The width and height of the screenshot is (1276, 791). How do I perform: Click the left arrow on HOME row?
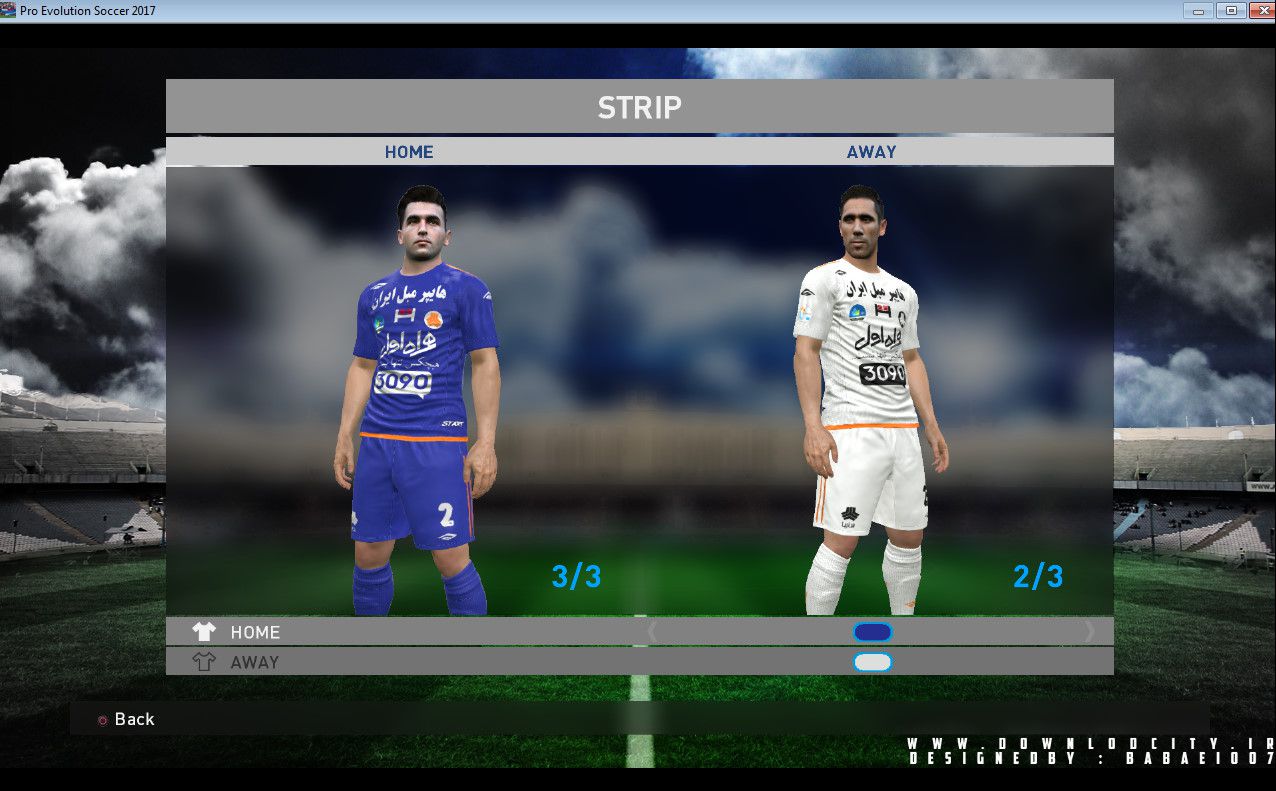(x=653, y=632)
